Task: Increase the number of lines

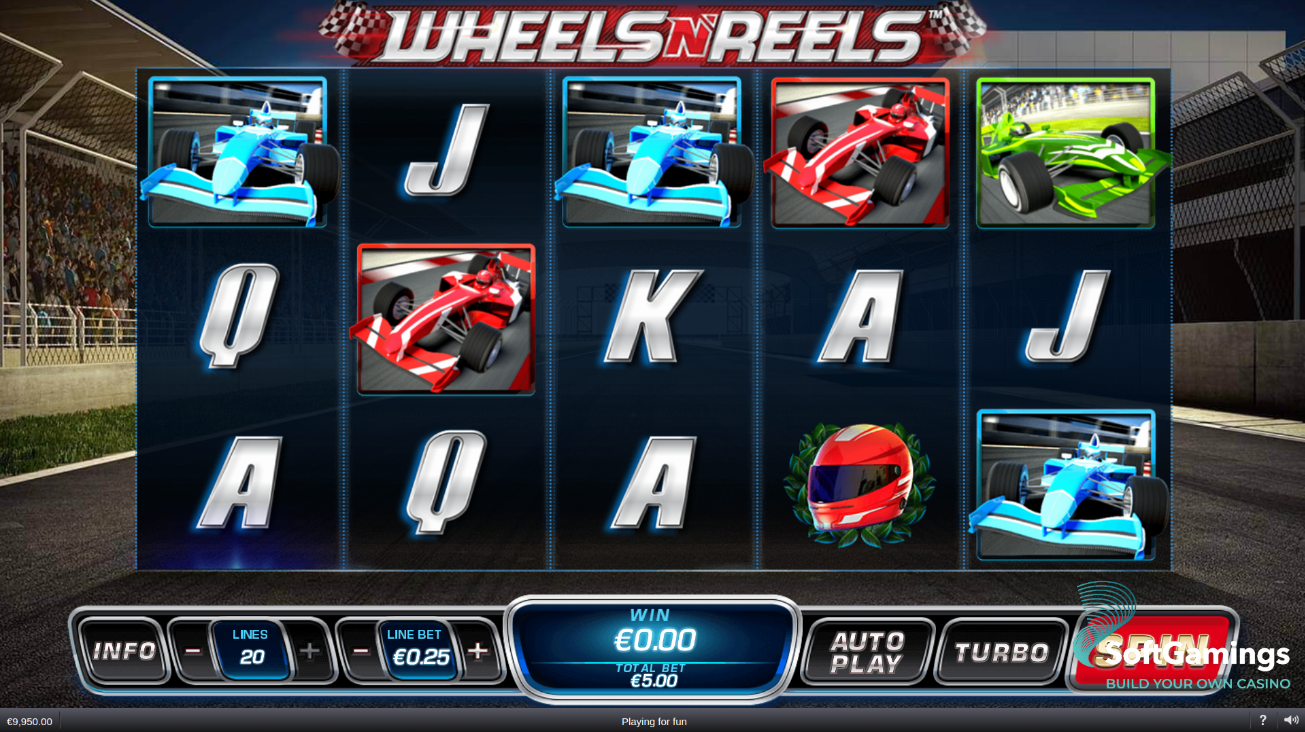Action: tap(310, 651)
